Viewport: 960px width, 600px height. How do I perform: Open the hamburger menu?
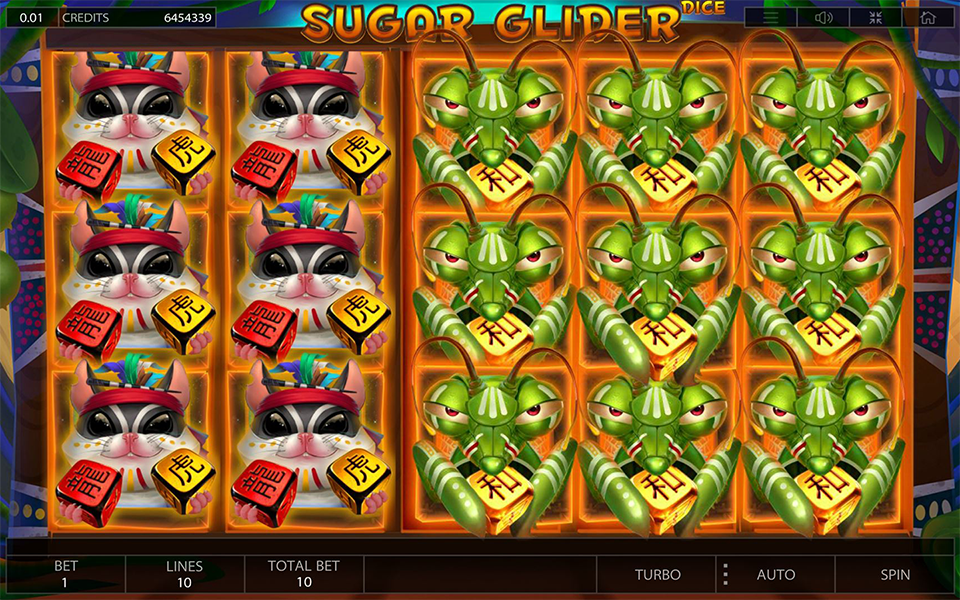[771, 18]
